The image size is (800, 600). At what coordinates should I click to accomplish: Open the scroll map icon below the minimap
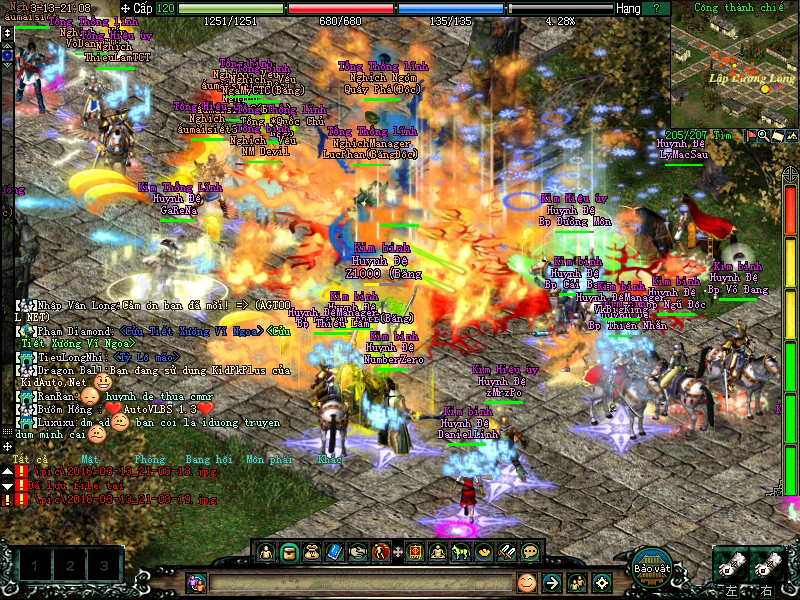(x=776, y=135)
